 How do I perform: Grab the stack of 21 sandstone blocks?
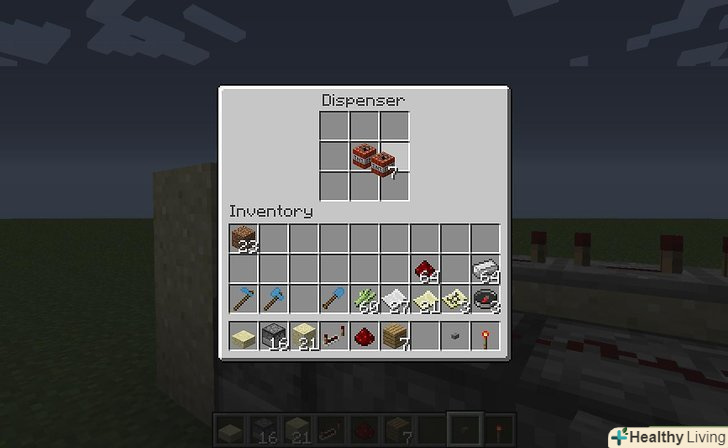[x=304, y=335]
